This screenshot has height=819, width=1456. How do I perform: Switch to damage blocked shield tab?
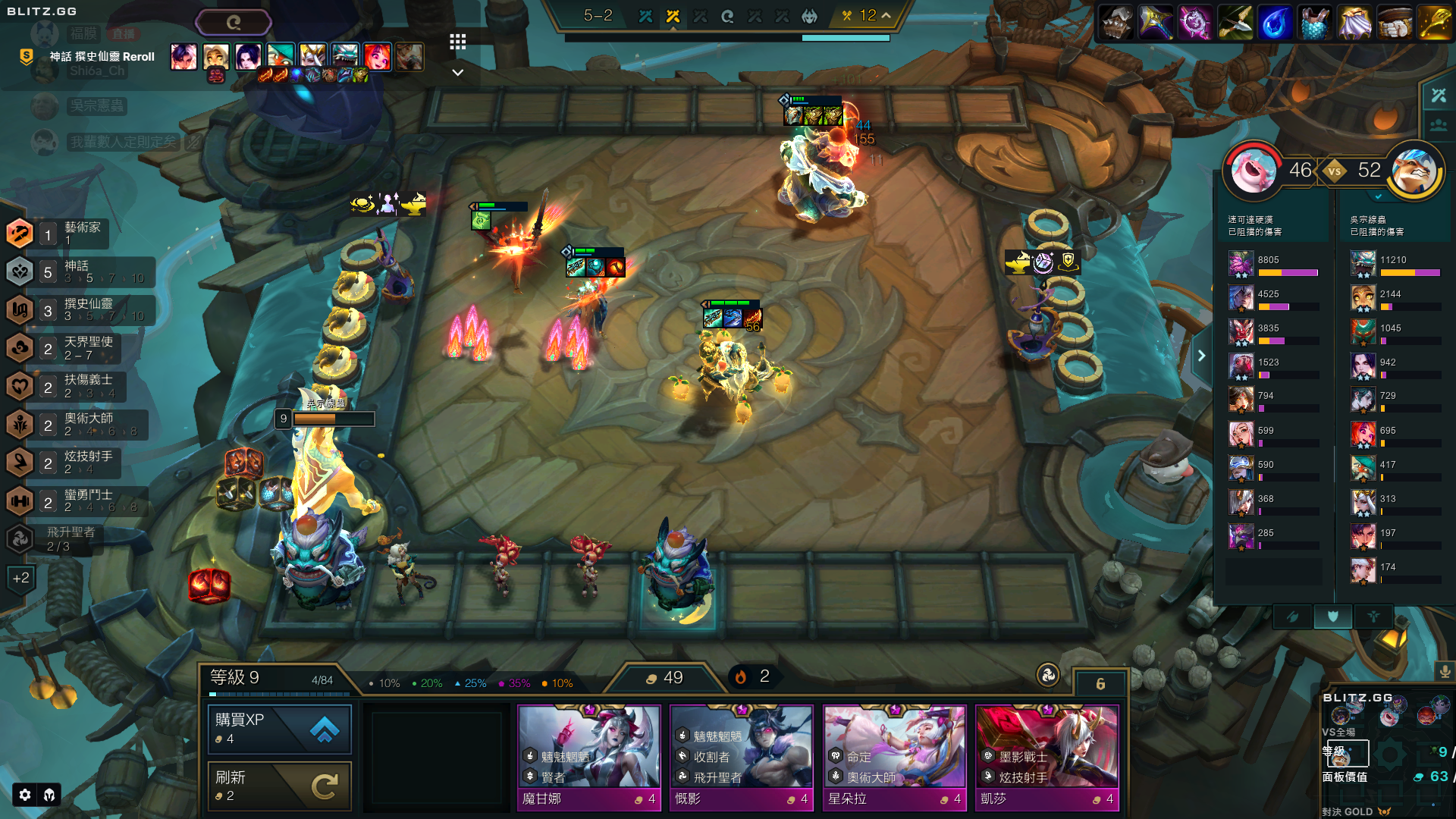click(1332, 617)
